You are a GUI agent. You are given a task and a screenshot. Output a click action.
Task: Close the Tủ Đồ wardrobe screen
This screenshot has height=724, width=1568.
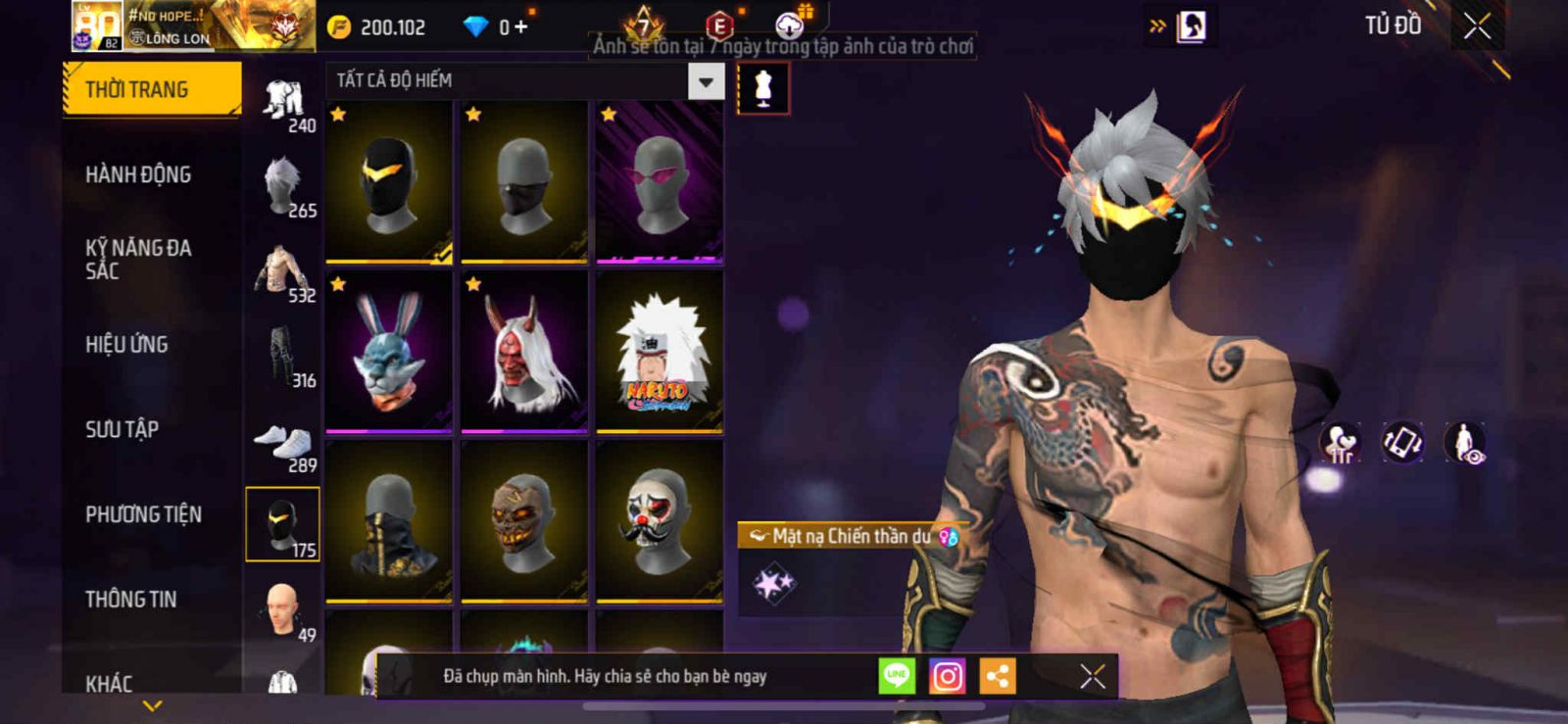pyautogui.click(x=1477, y=26)
